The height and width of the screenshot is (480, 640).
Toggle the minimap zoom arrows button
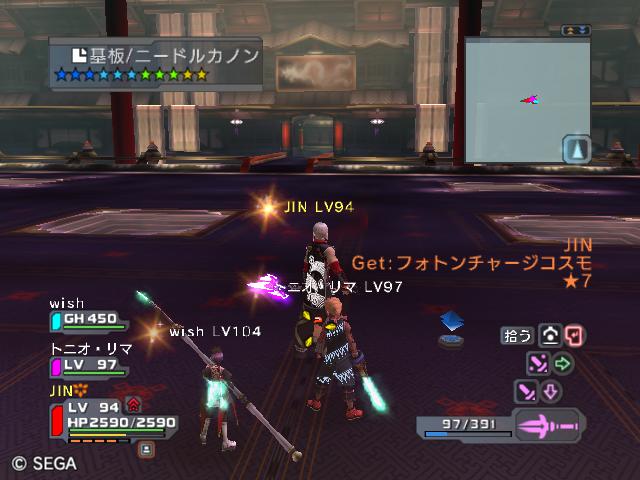click(x=576, y=30)
